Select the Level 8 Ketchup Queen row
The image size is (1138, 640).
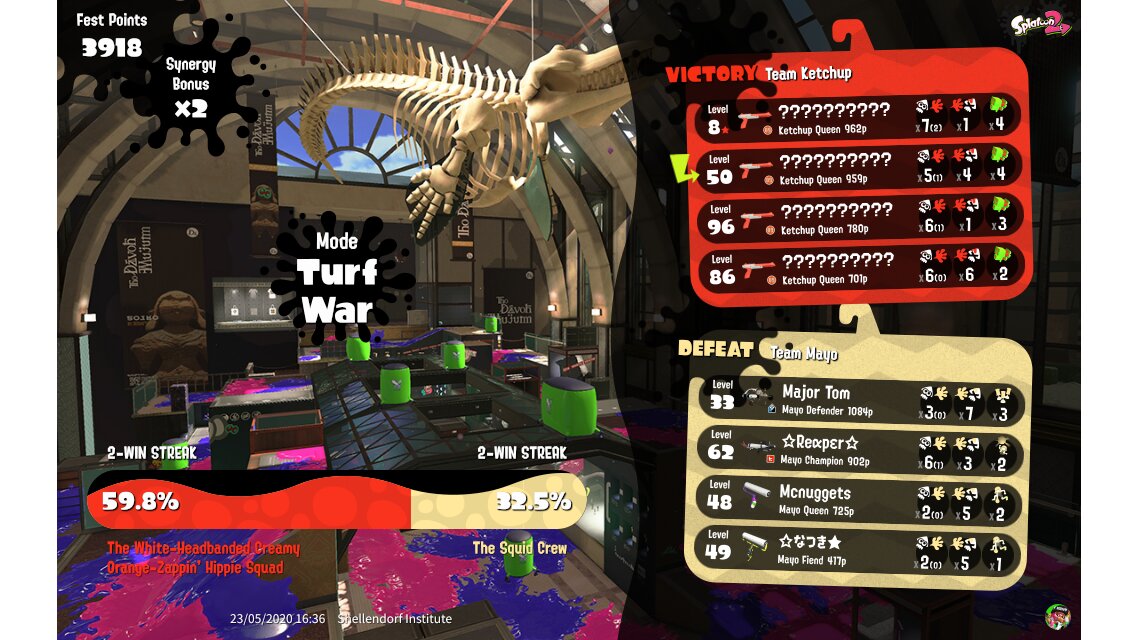click(x=861, y=118)
